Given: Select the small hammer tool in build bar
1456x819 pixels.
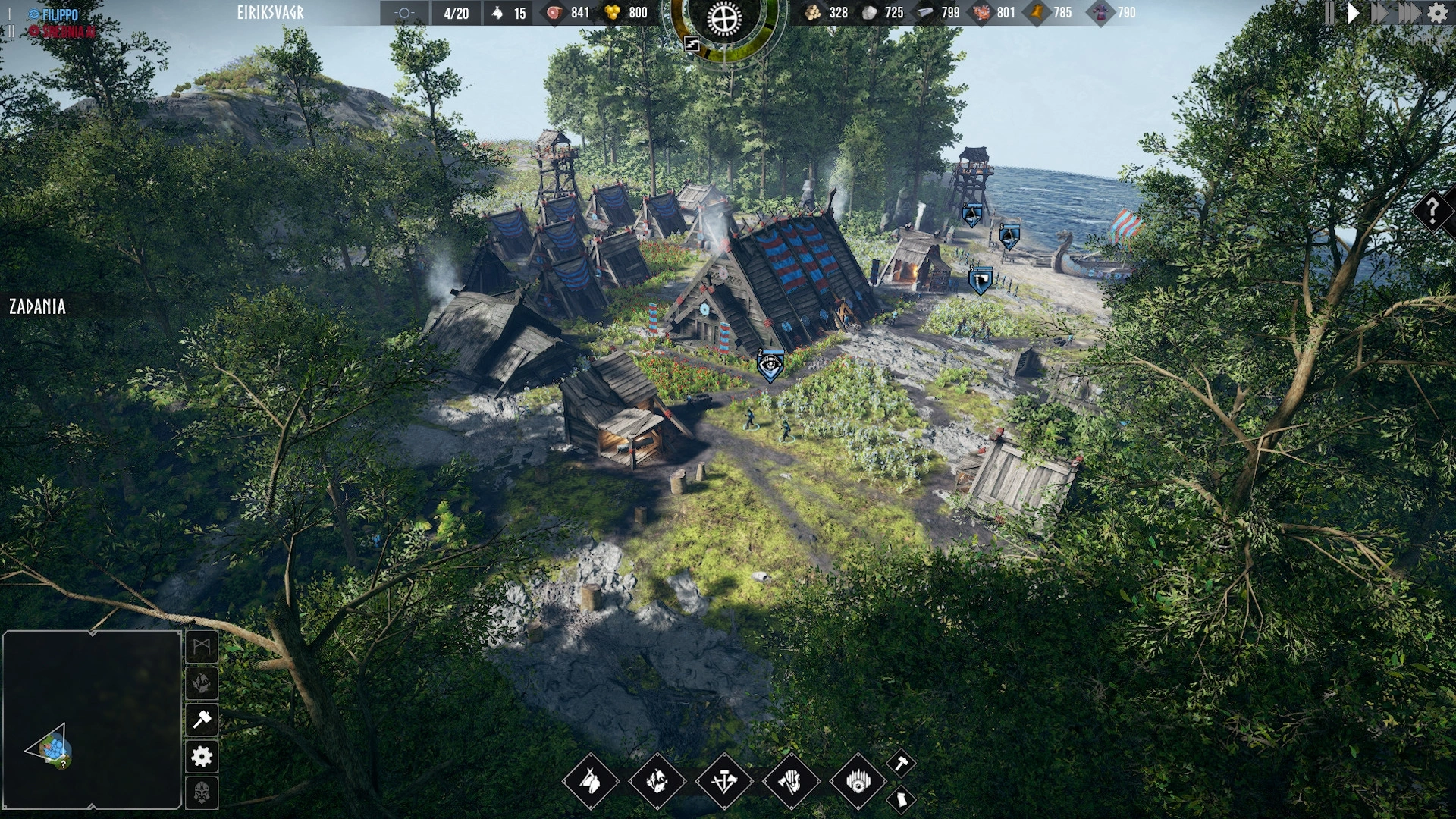Looking at the screenshot, I should click(x=901, y=764).
